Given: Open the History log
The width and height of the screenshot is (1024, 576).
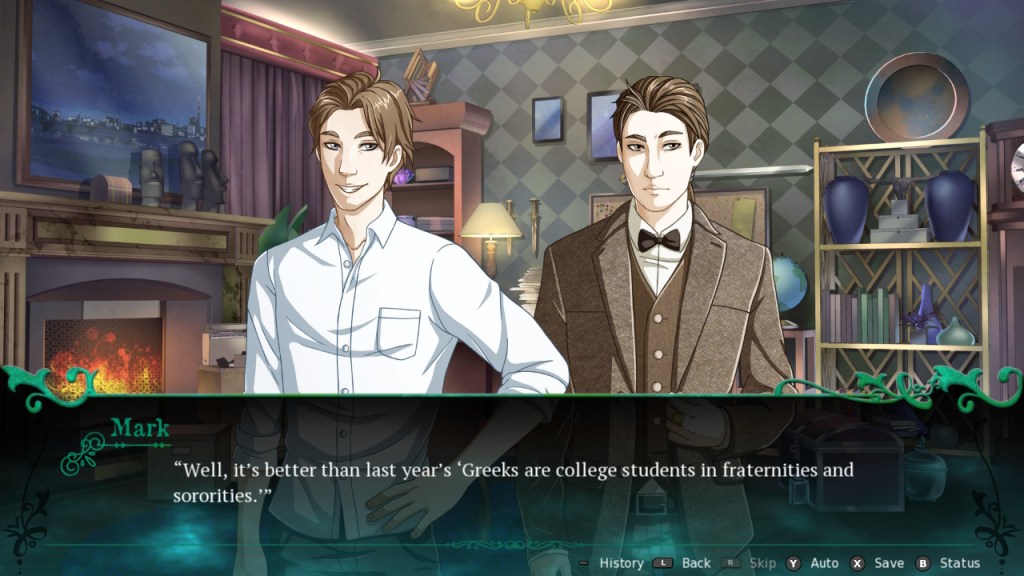Looking at the screenshot, I should tap(620, 563).
